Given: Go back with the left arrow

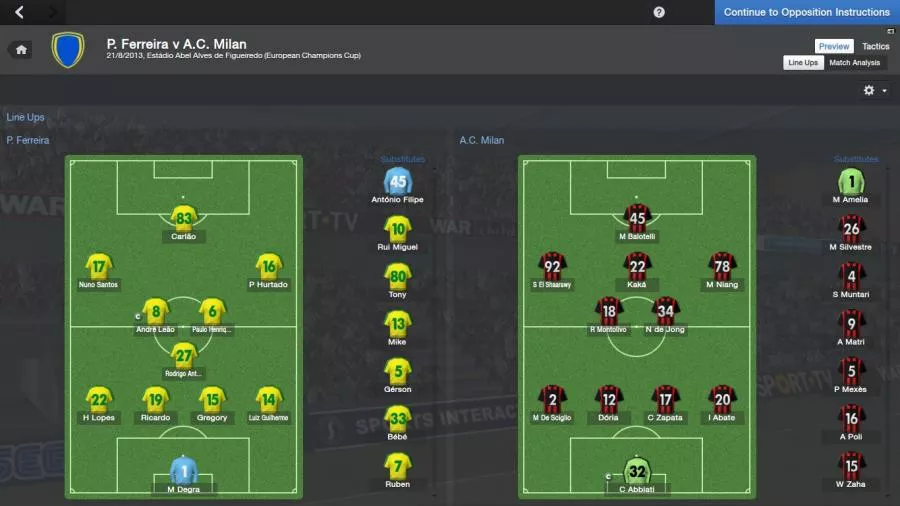Looking at the screenshot, I should (x=20, y=12).
